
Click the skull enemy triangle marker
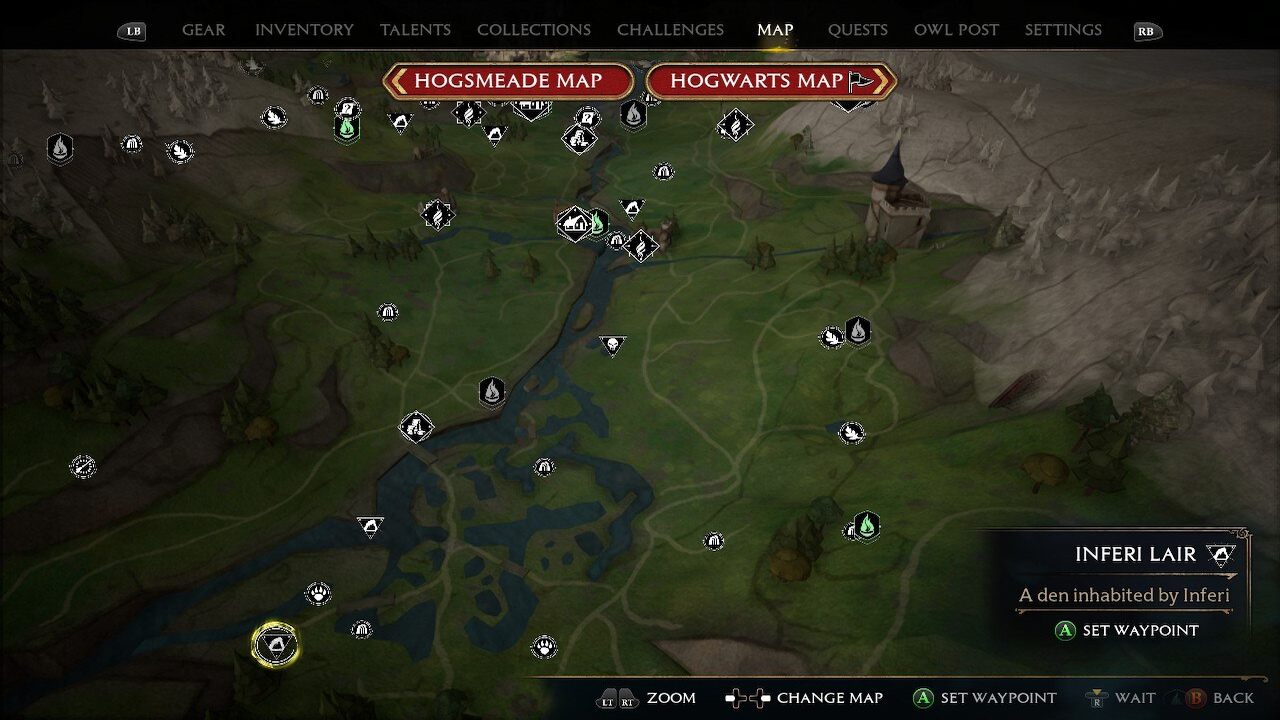(x=612, y=344)
